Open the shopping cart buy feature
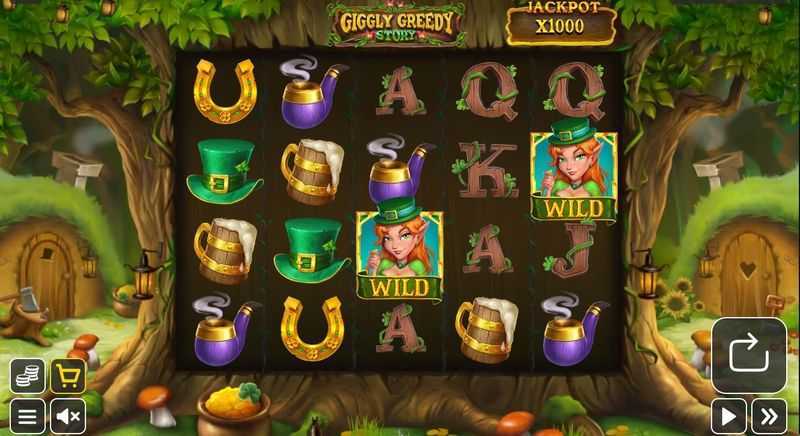Image resolution: width=800 pixels, height=436 pixels. (68, 376)
